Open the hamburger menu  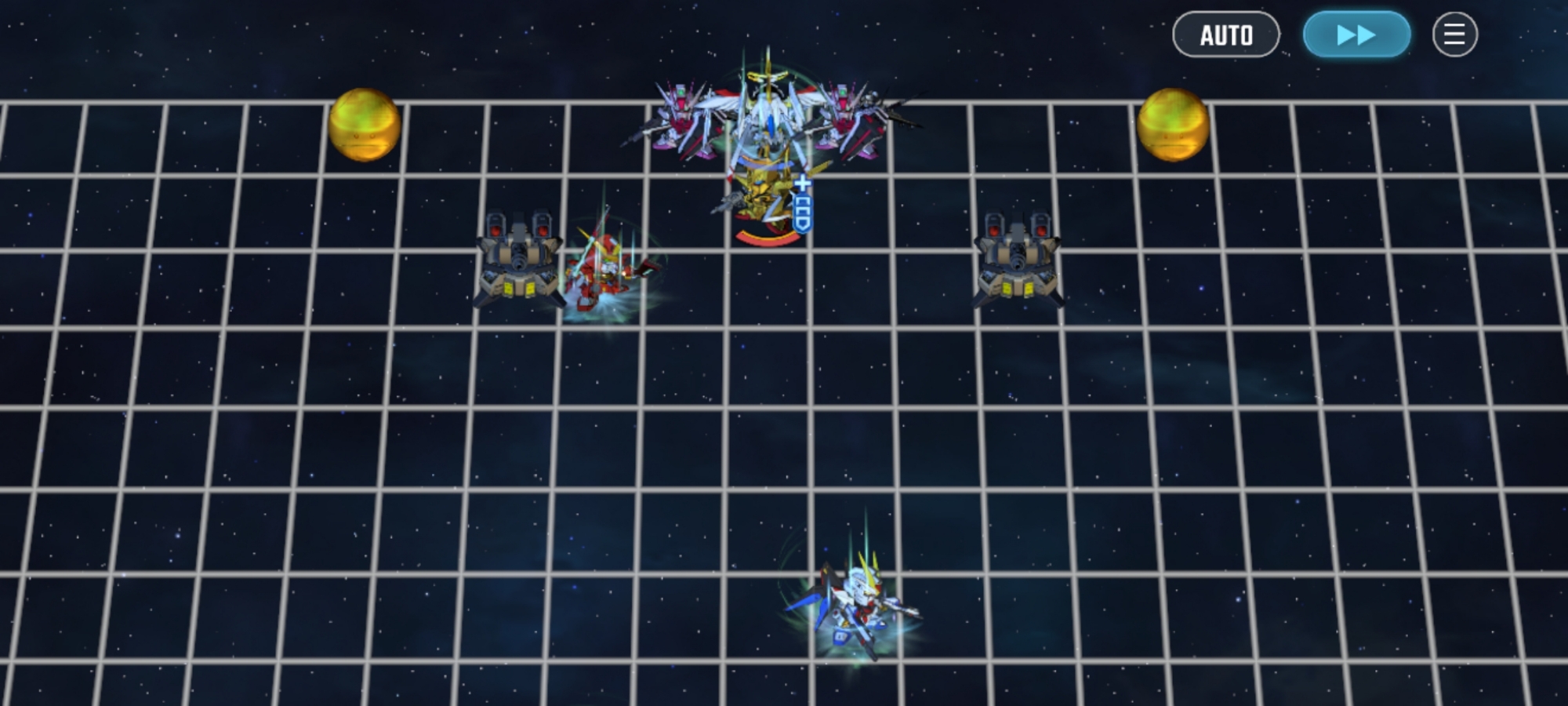1454,35
